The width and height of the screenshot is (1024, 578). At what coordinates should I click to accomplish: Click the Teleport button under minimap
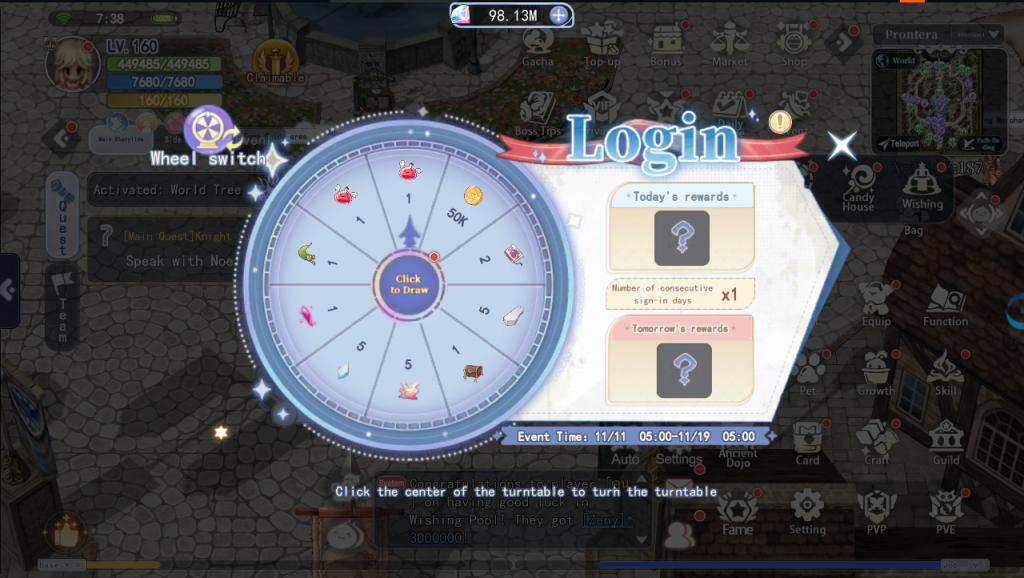pyautogui.click(x=903, y=143)
